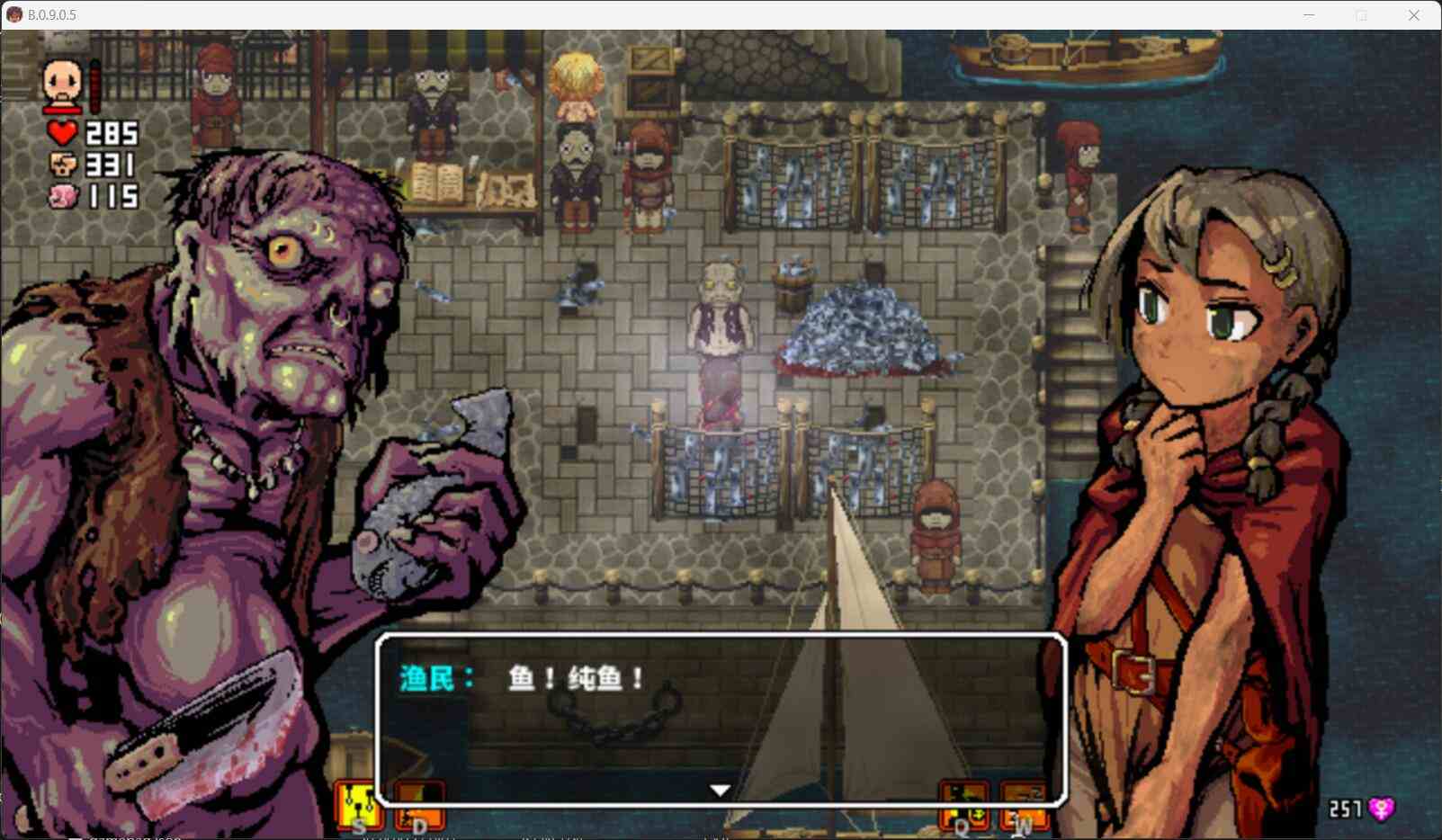
Task: Click the game icon in the title bar
Action: coord(13,14)
